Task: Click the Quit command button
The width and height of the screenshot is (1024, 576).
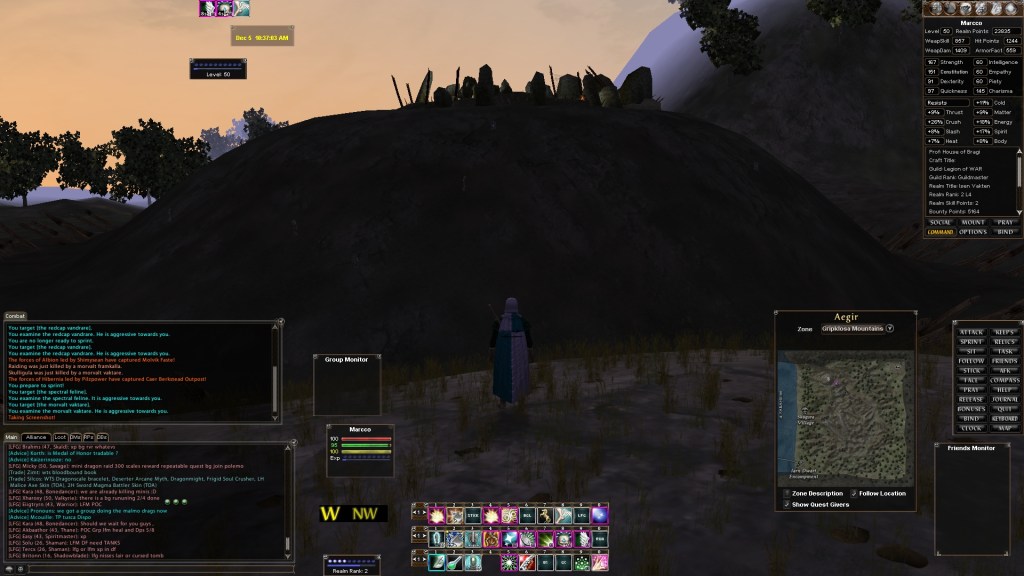Action: coord(1006,408)
